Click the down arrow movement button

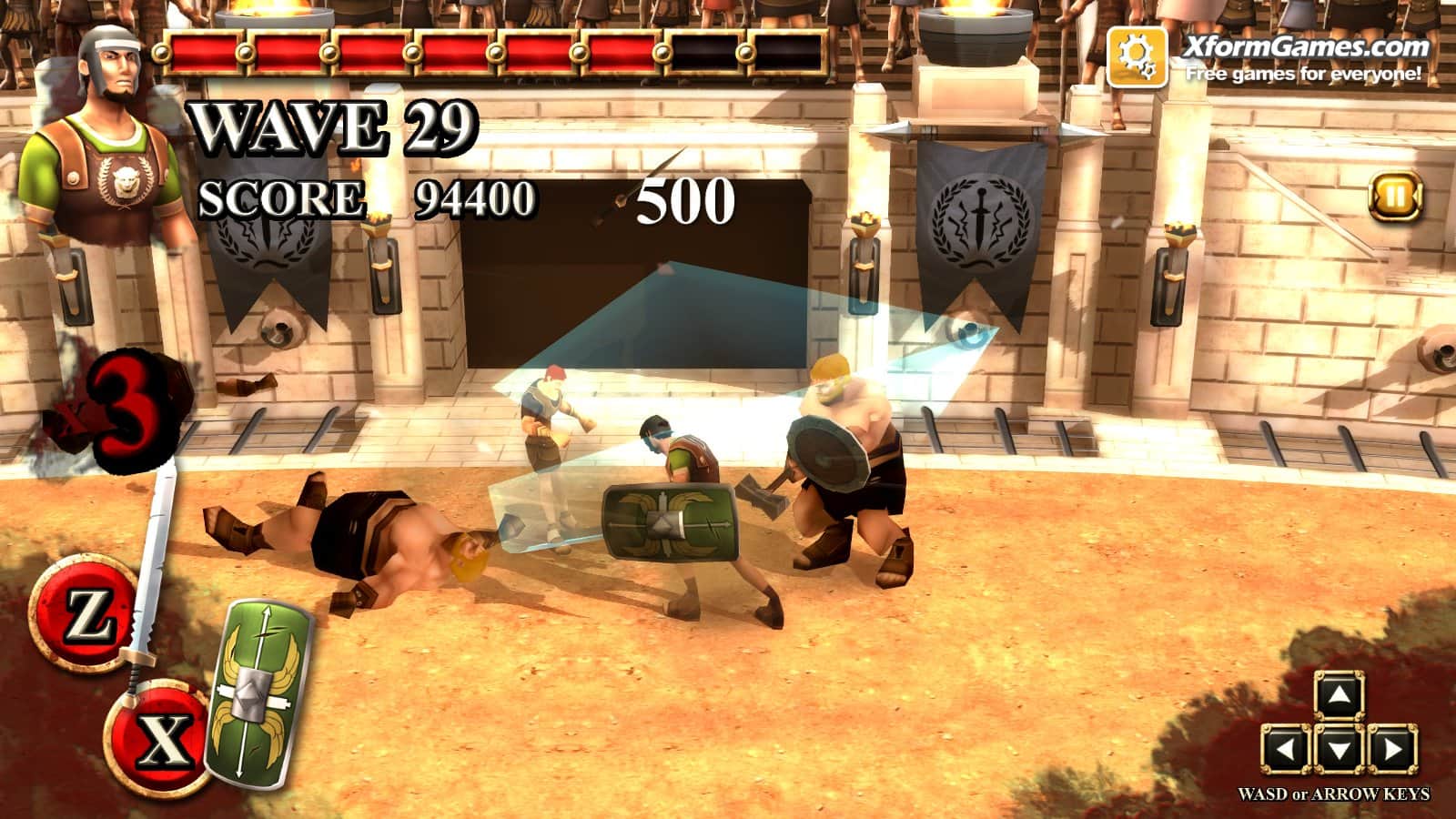point(1339,750)
